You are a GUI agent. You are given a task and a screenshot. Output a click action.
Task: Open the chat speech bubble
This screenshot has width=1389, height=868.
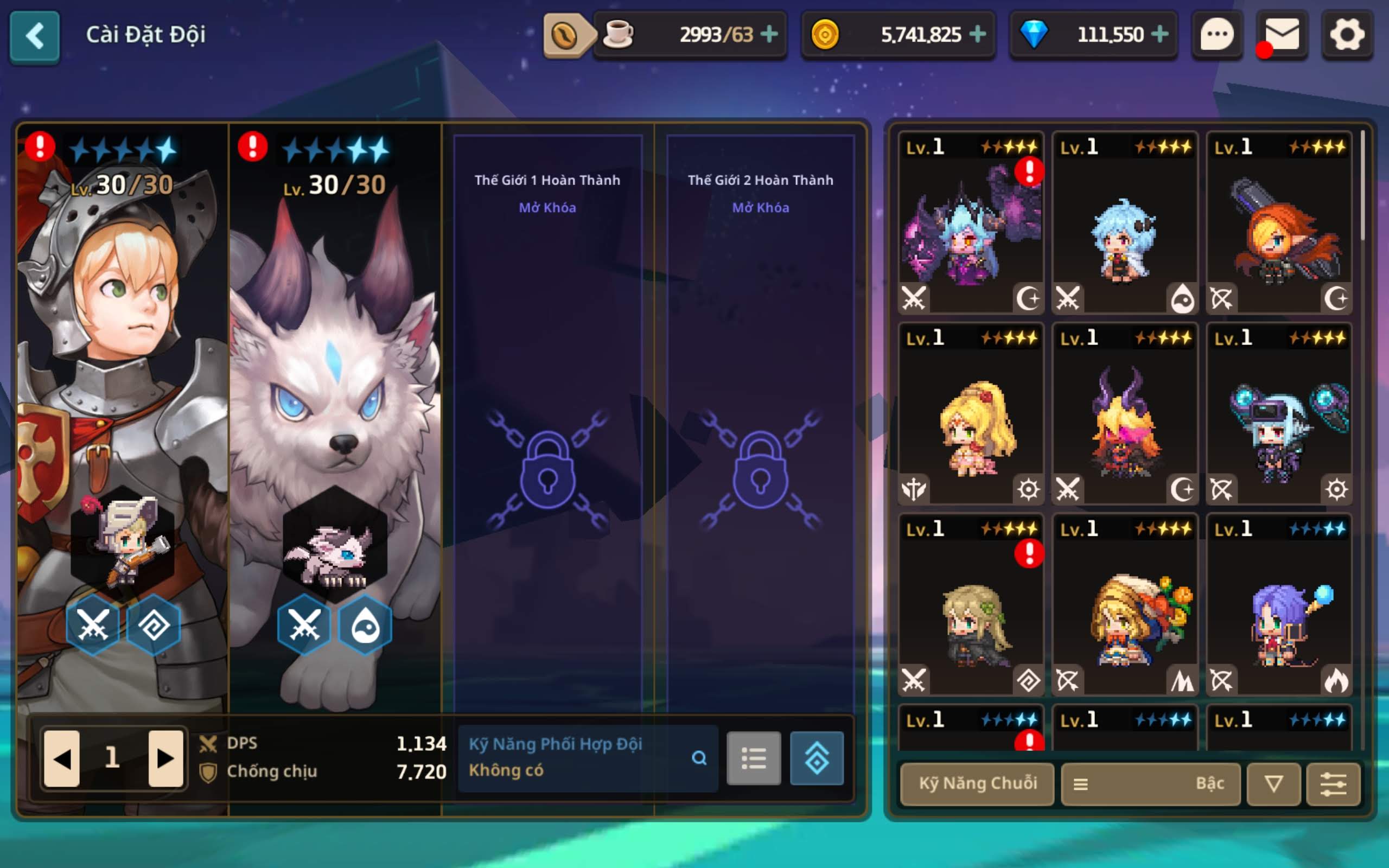point(1217,36)
